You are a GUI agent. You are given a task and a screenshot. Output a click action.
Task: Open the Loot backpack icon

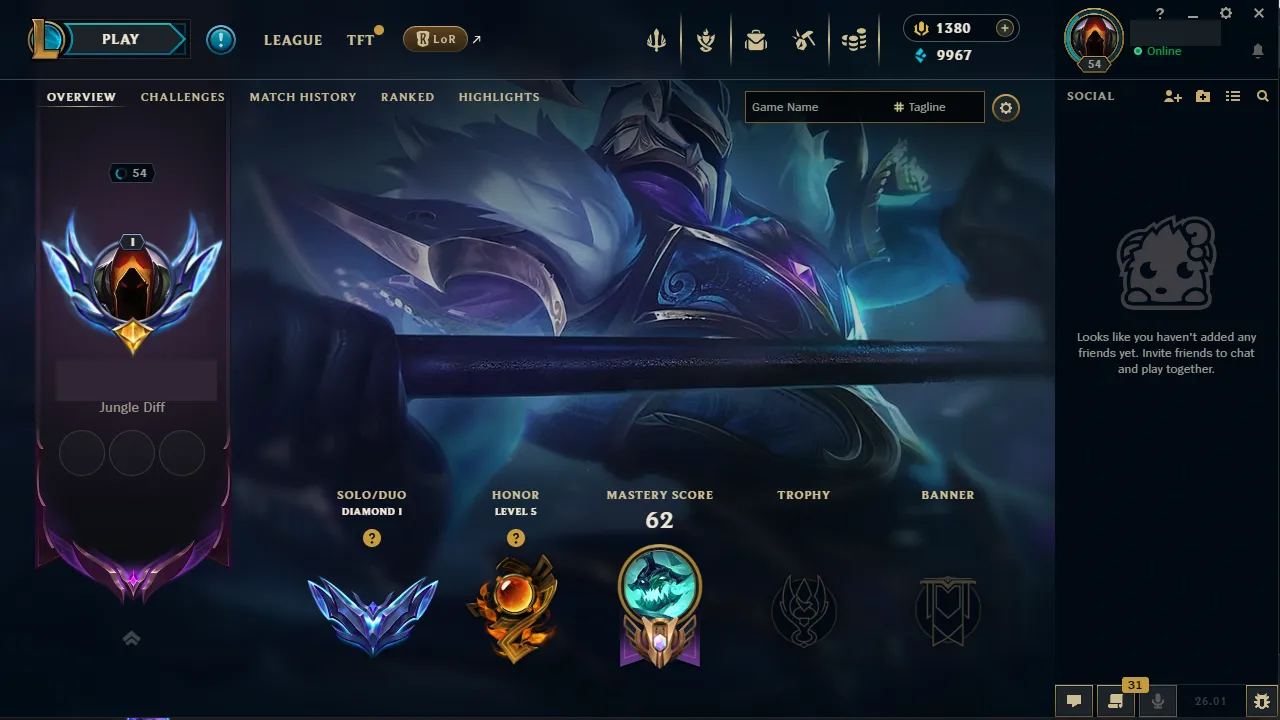[755, 40]
